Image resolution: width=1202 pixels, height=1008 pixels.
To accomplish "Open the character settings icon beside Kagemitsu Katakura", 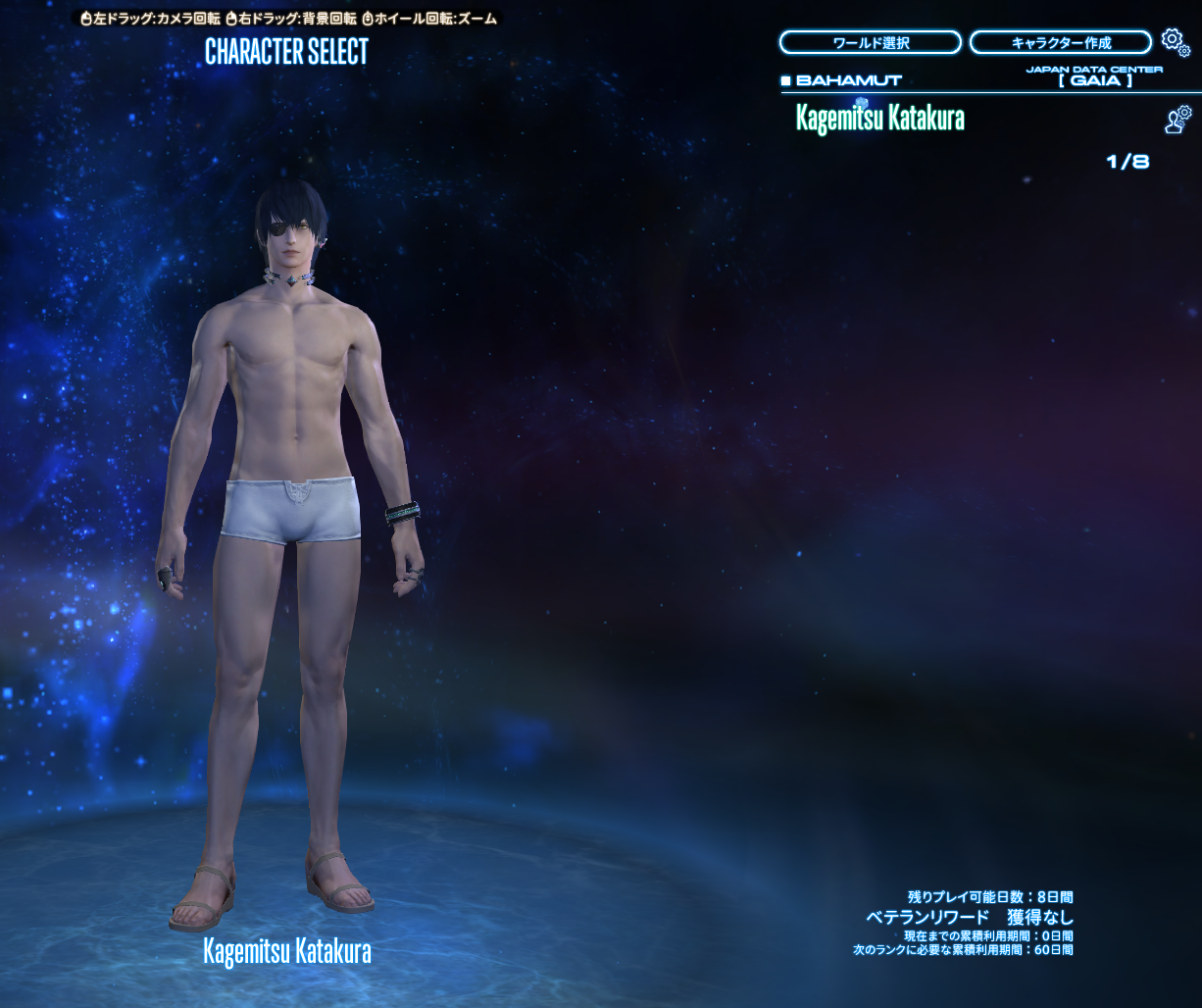I will pyautogui.click(x=1177, y=120).
